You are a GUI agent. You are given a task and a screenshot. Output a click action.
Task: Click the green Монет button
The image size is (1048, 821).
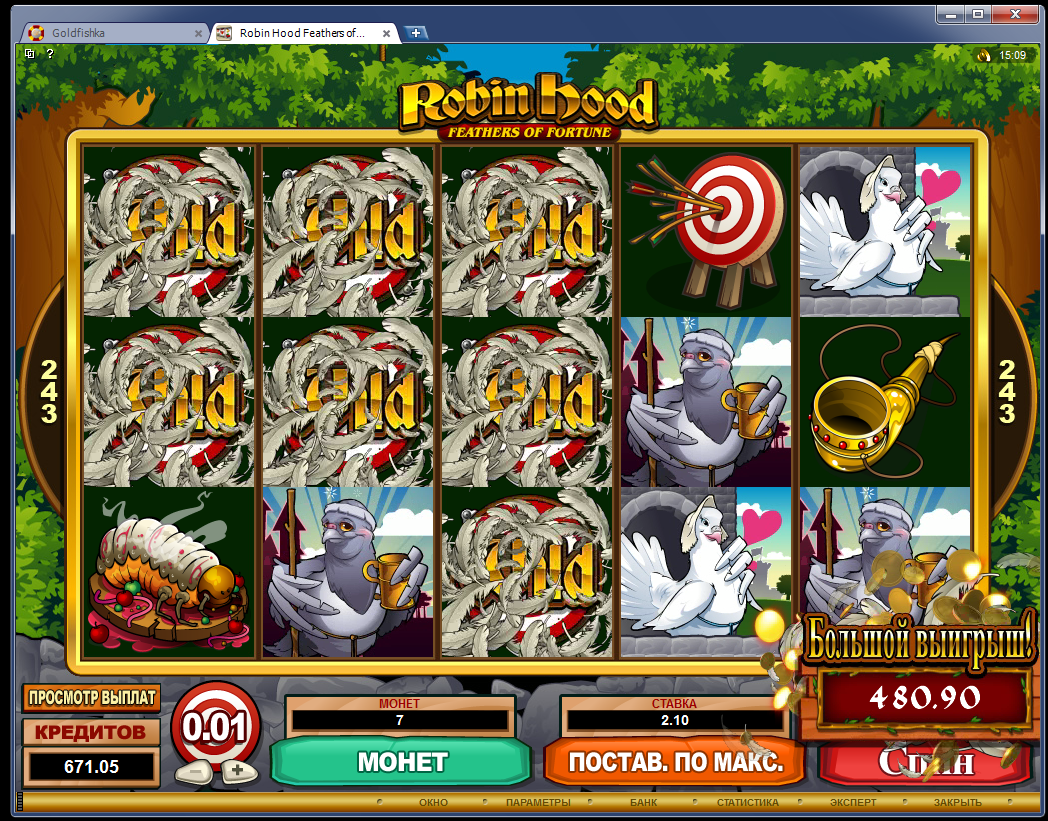click(x=401, y=762)
